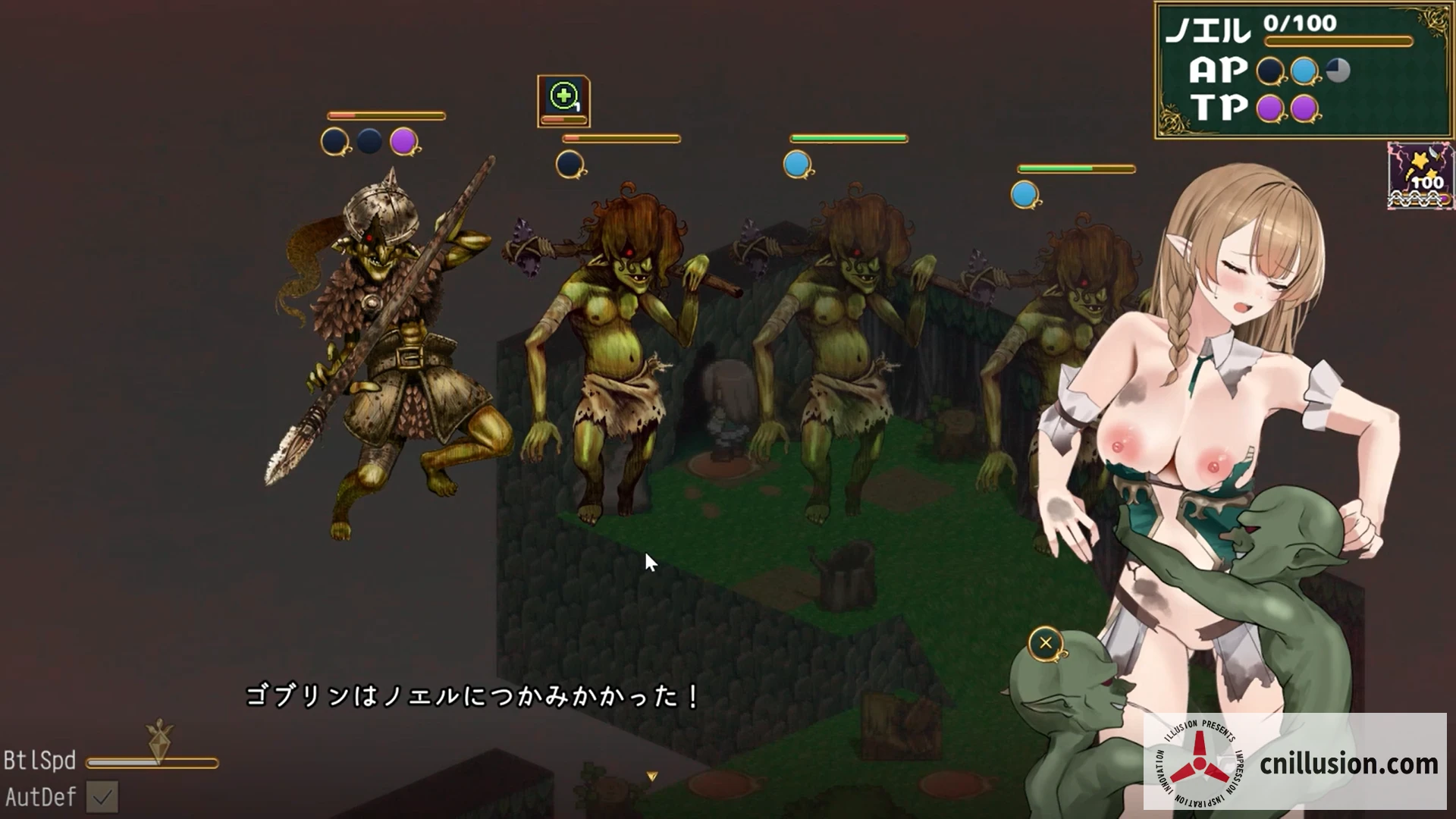Click the blue AP orb above the middle goblin

[x=799, y=165]
